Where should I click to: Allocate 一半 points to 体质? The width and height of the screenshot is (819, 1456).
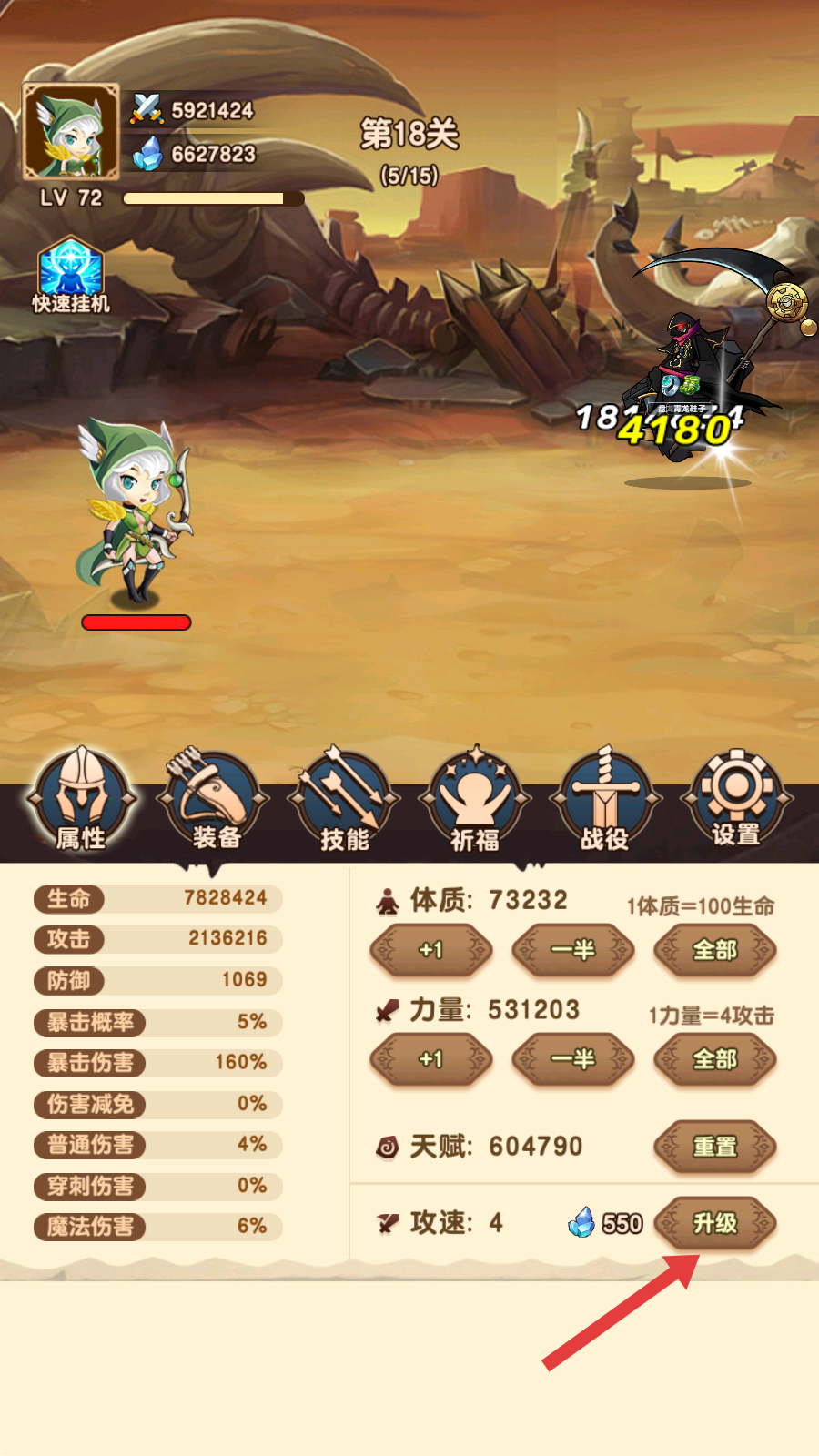coord(573,950)
